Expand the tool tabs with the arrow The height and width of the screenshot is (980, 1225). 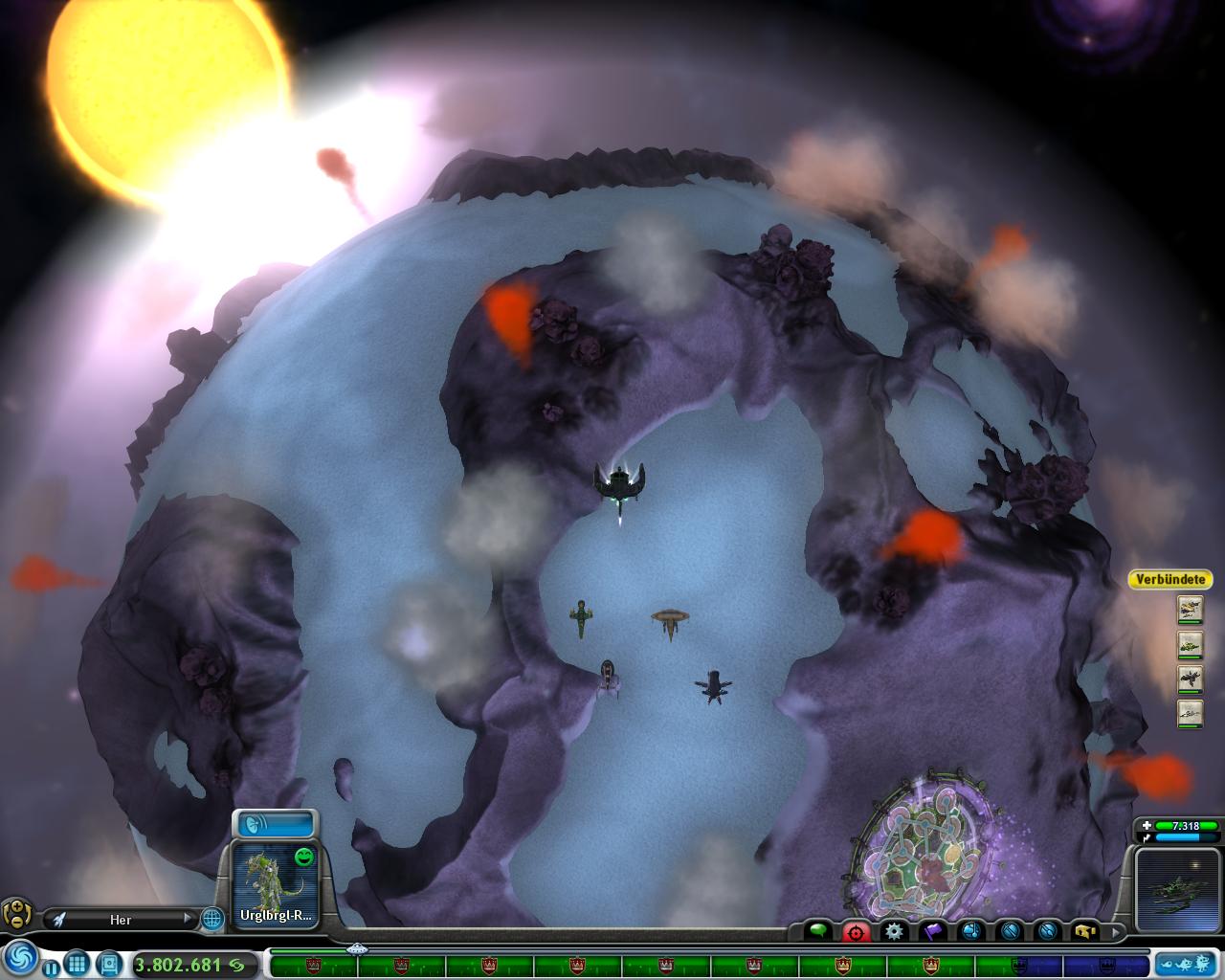click(1113, 930)
